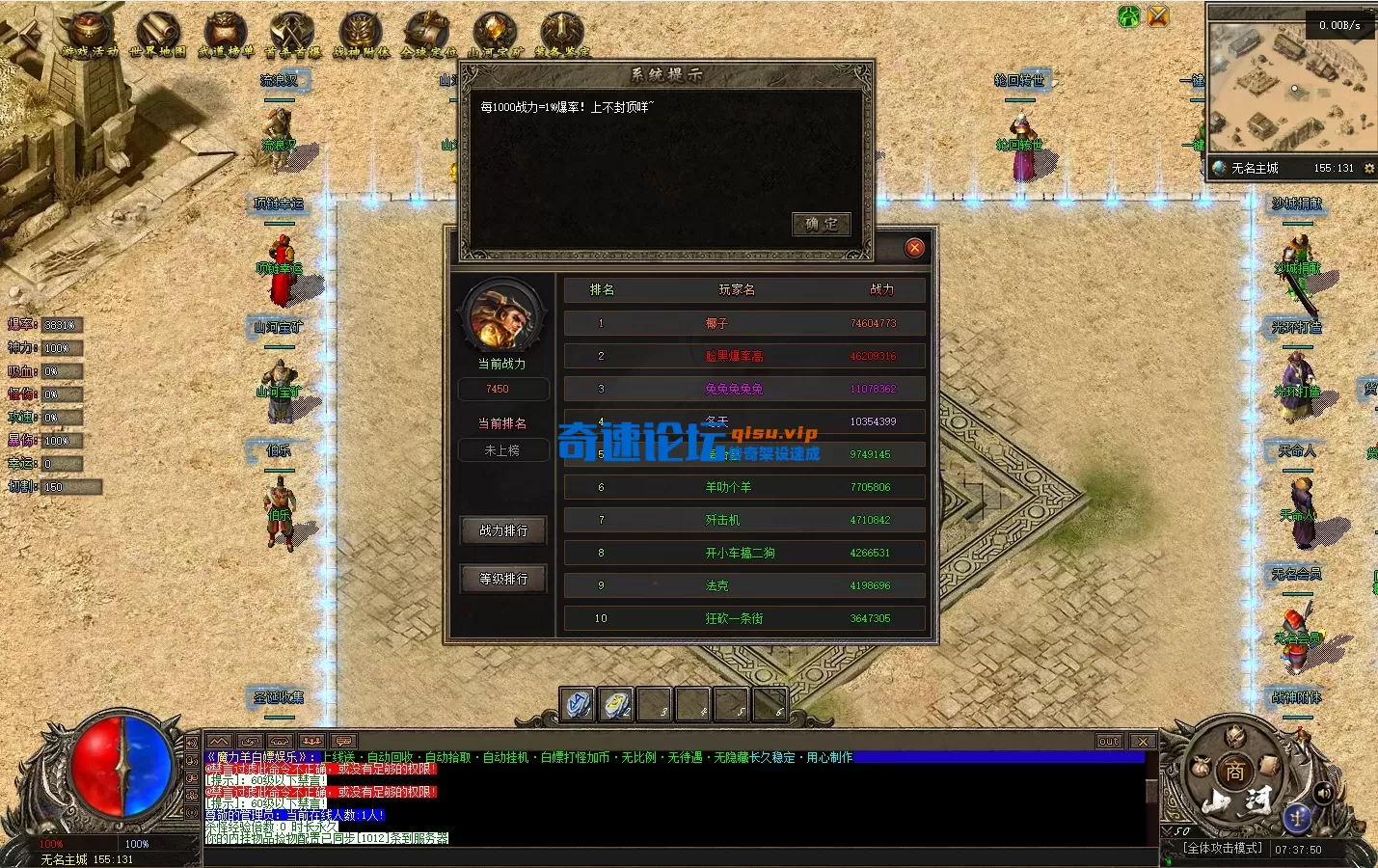The height and width of the screenshot is (868, 1378).
Task: Open 游戏活动 game events icon
Action: coord(90,33)
